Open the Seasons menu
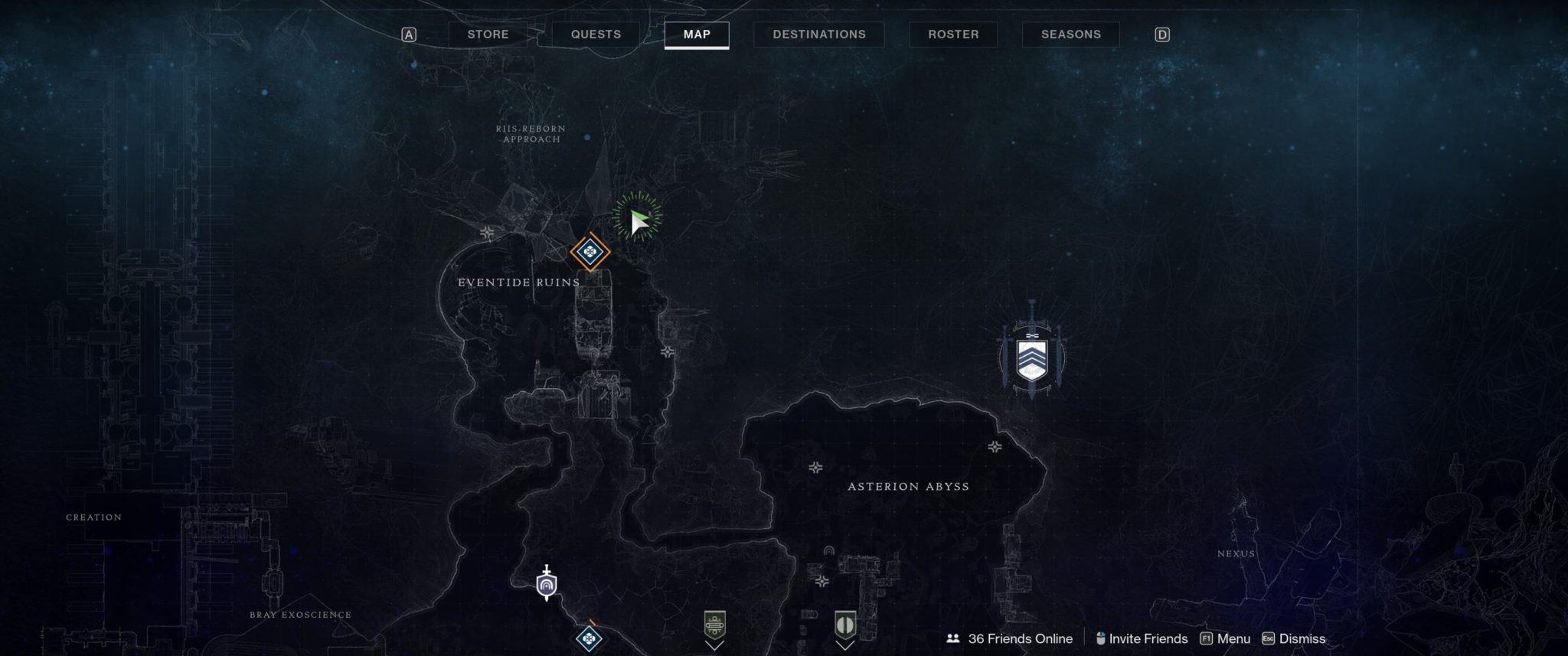The height and width of the screenshot is (656, 1568). click(1070, 34)
